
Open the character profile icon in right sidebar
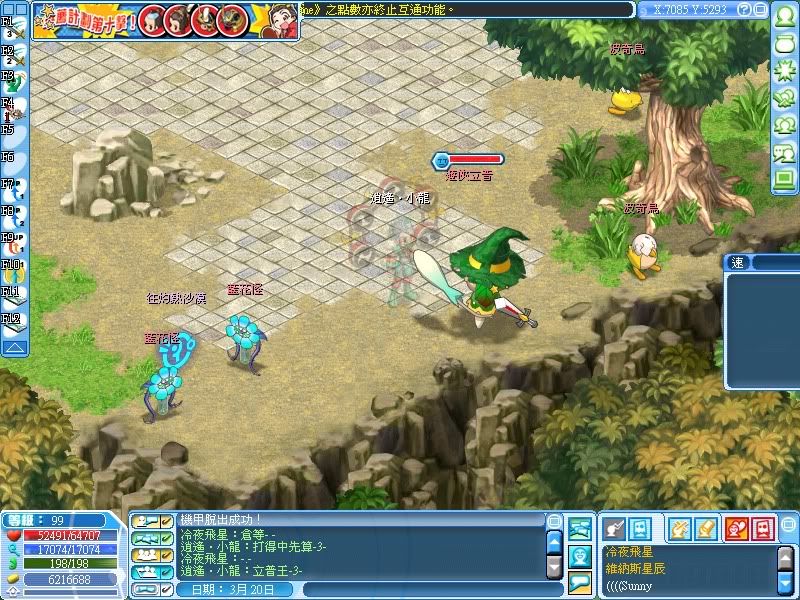[784, 18]
